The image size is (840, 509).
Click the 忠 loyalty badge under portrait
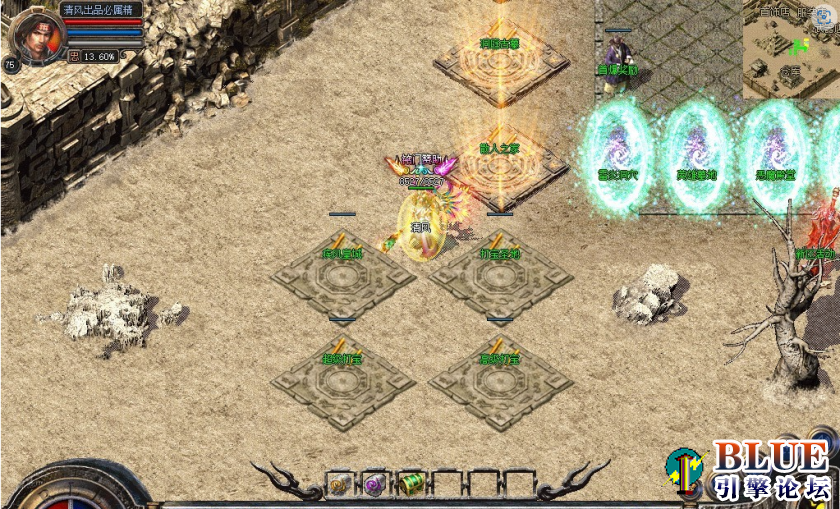[x=74, y=57]
